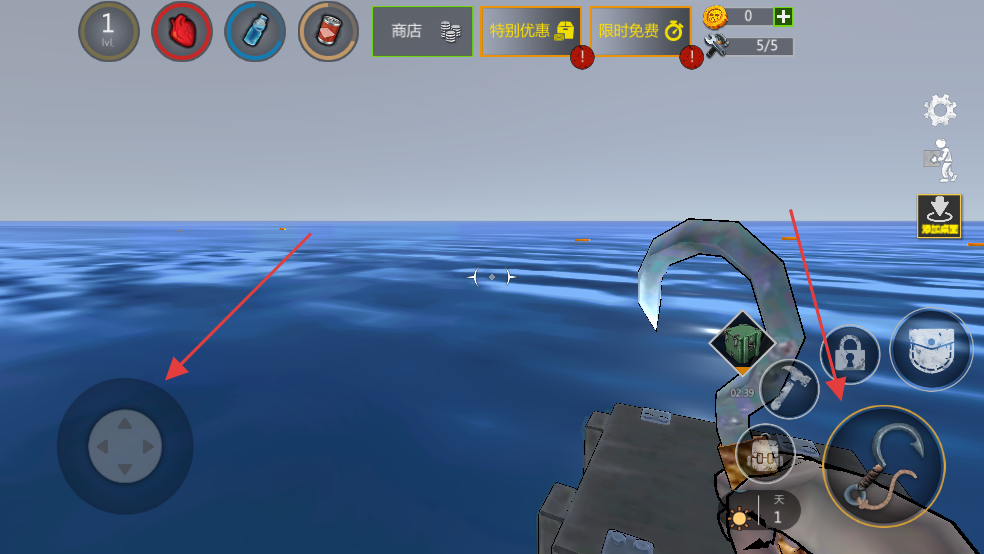Tap the character carrying a box icon
Screen dimensions: 984x554
(940, 159)
